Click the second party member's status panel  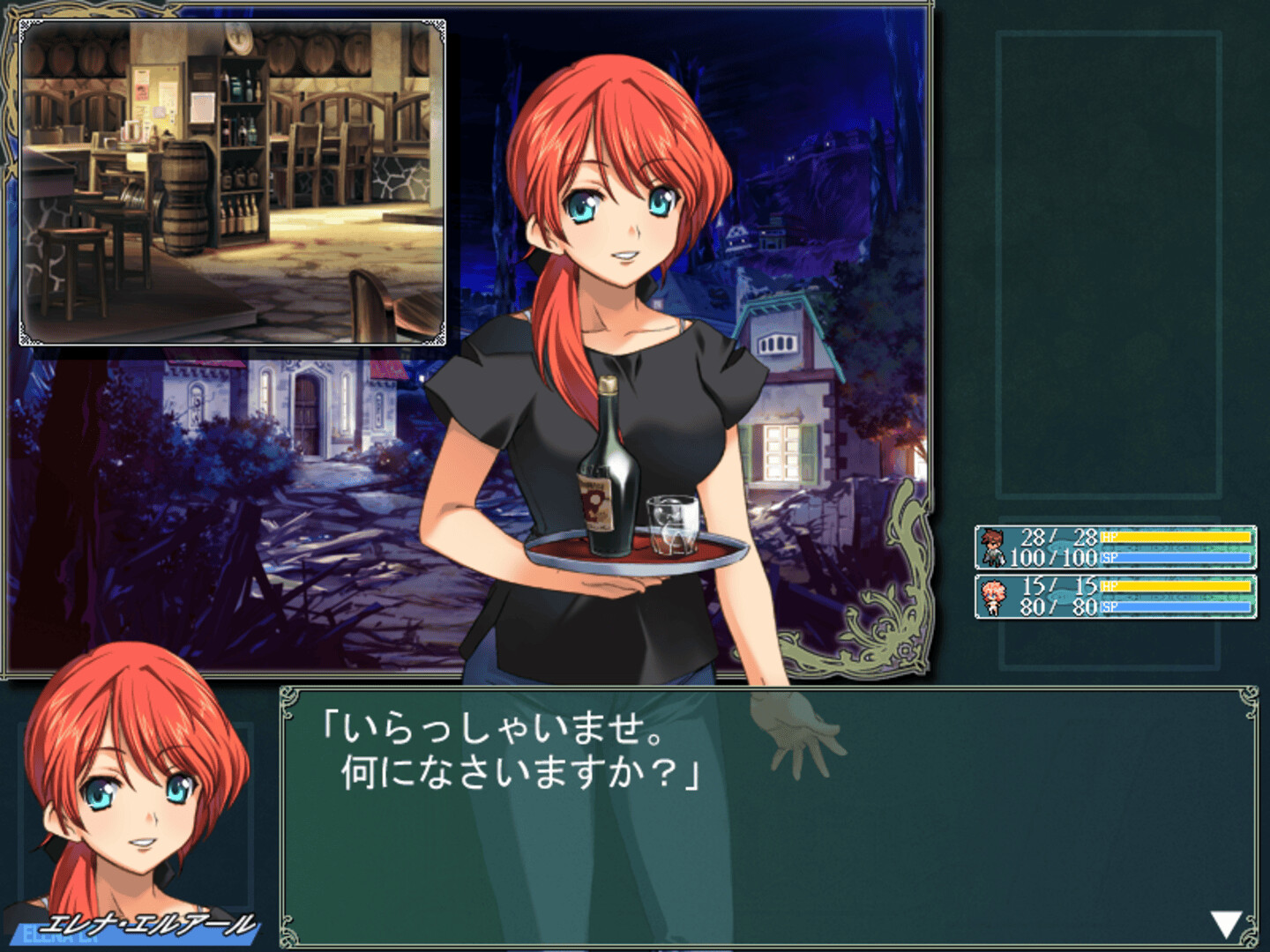(1116, 596)
